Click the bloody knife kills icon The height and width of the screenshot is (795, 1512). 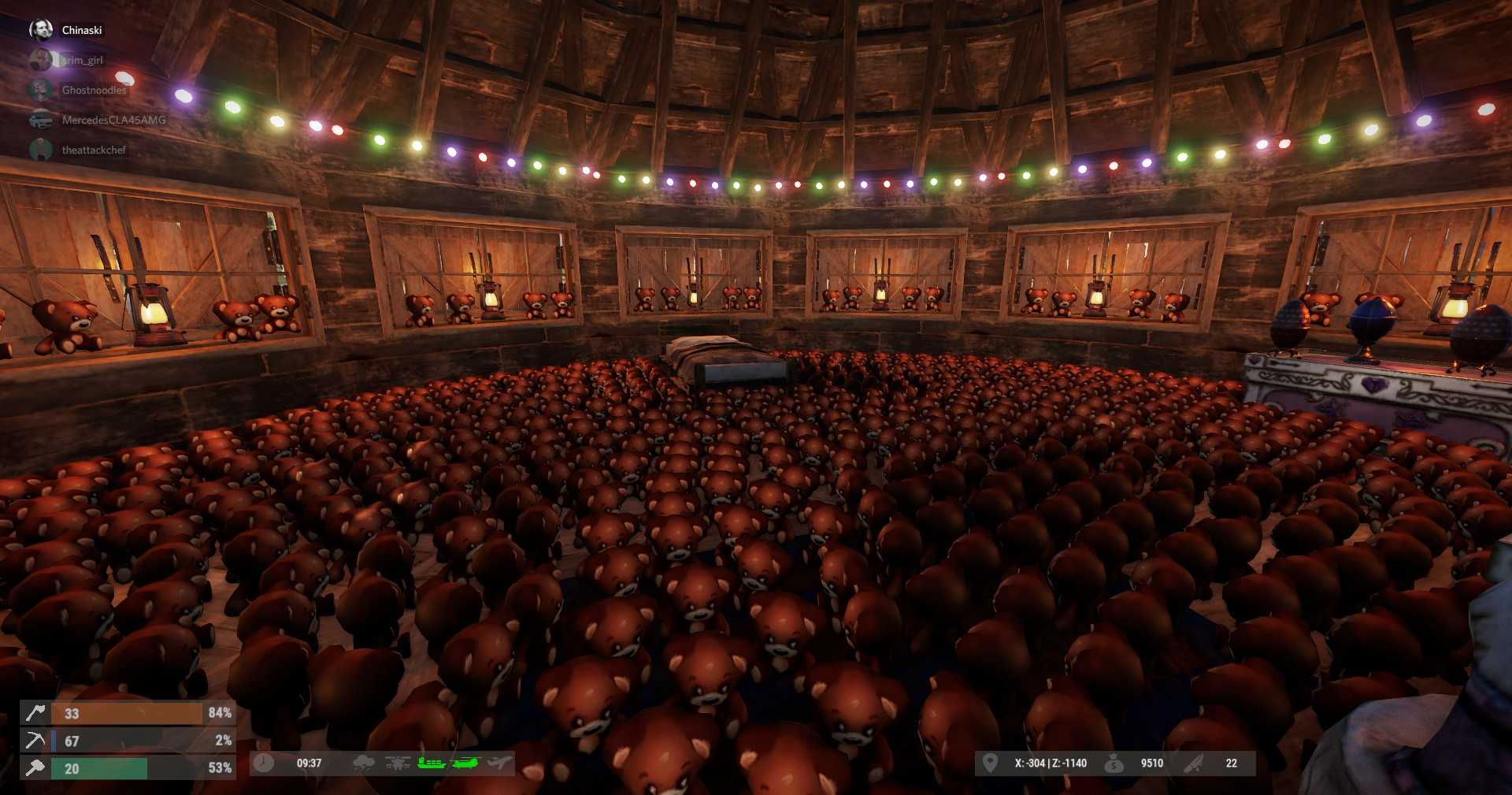coord(1194,763)
